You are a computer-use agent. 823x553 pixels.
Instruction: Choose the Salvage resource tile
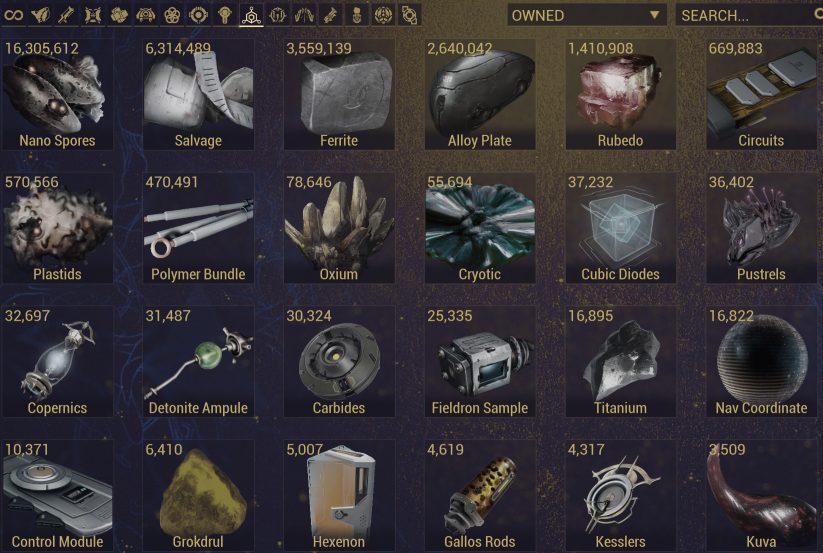tap(198, 95)
